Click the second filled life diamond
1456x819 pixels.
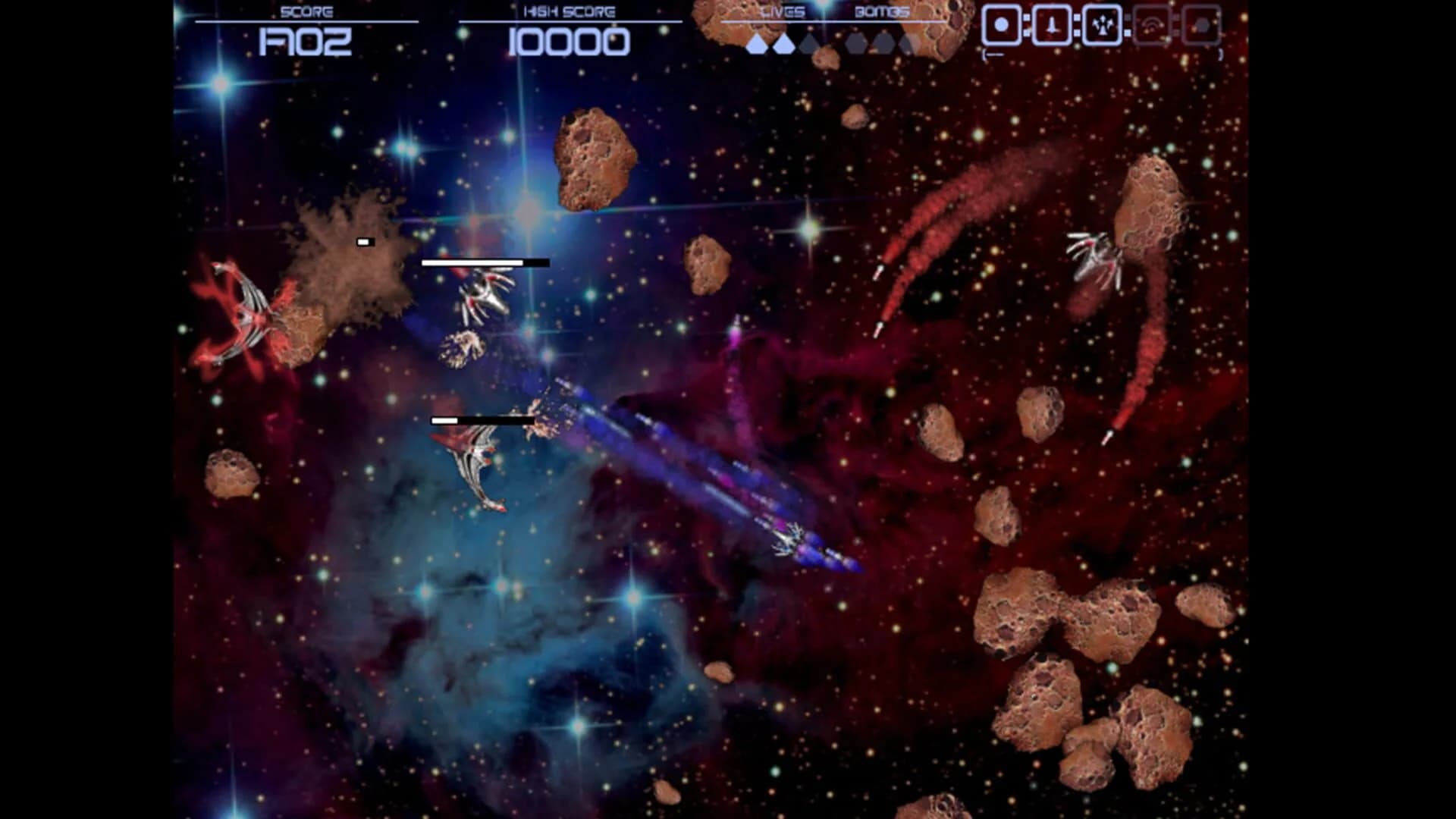(x=783, y=43)
